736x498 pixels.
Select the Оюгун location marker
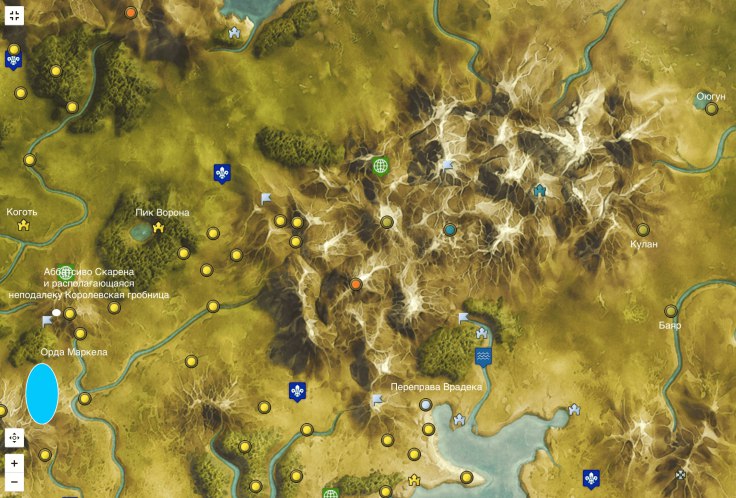(x=712, y=110)
